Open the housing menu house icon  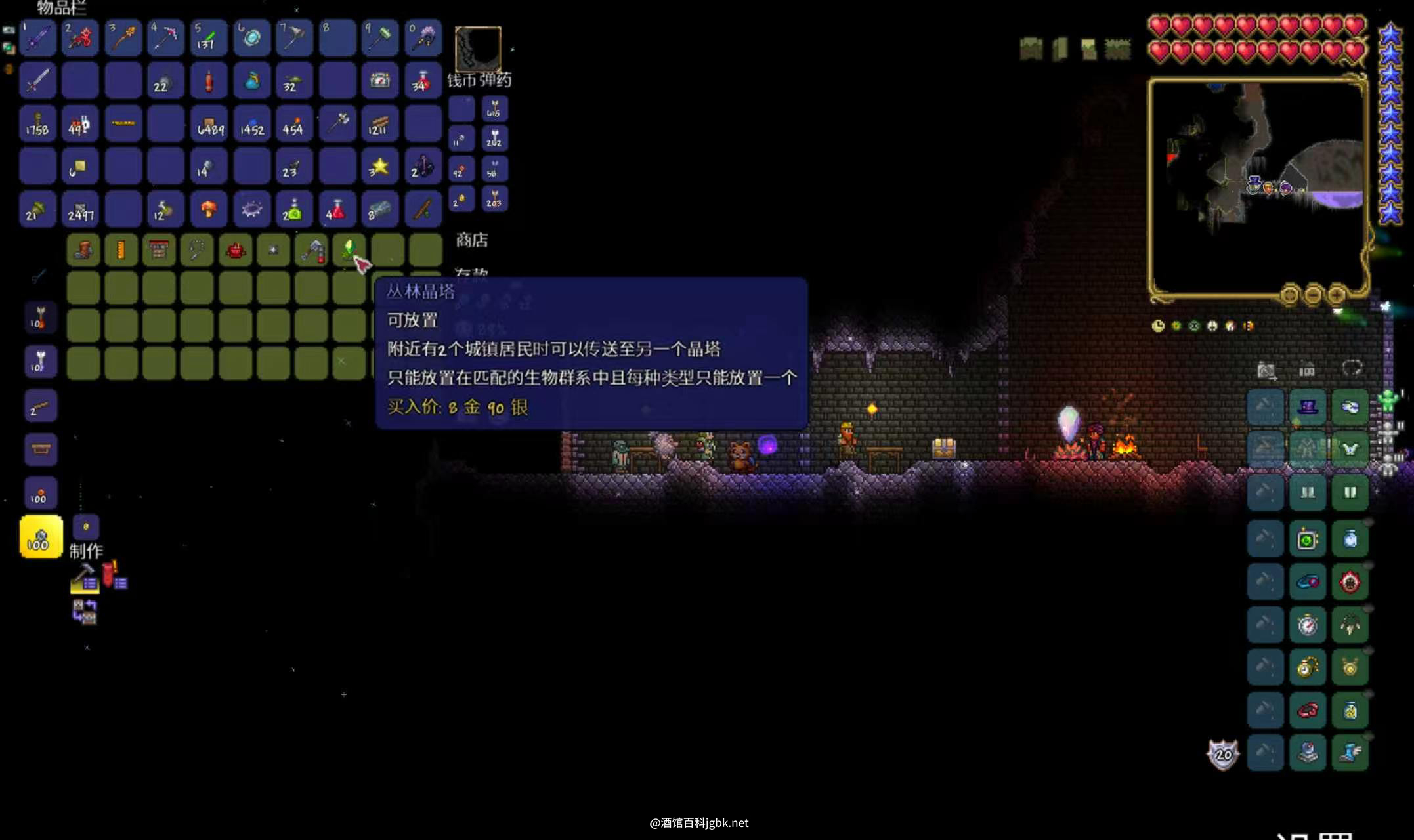pos(1307,370)
